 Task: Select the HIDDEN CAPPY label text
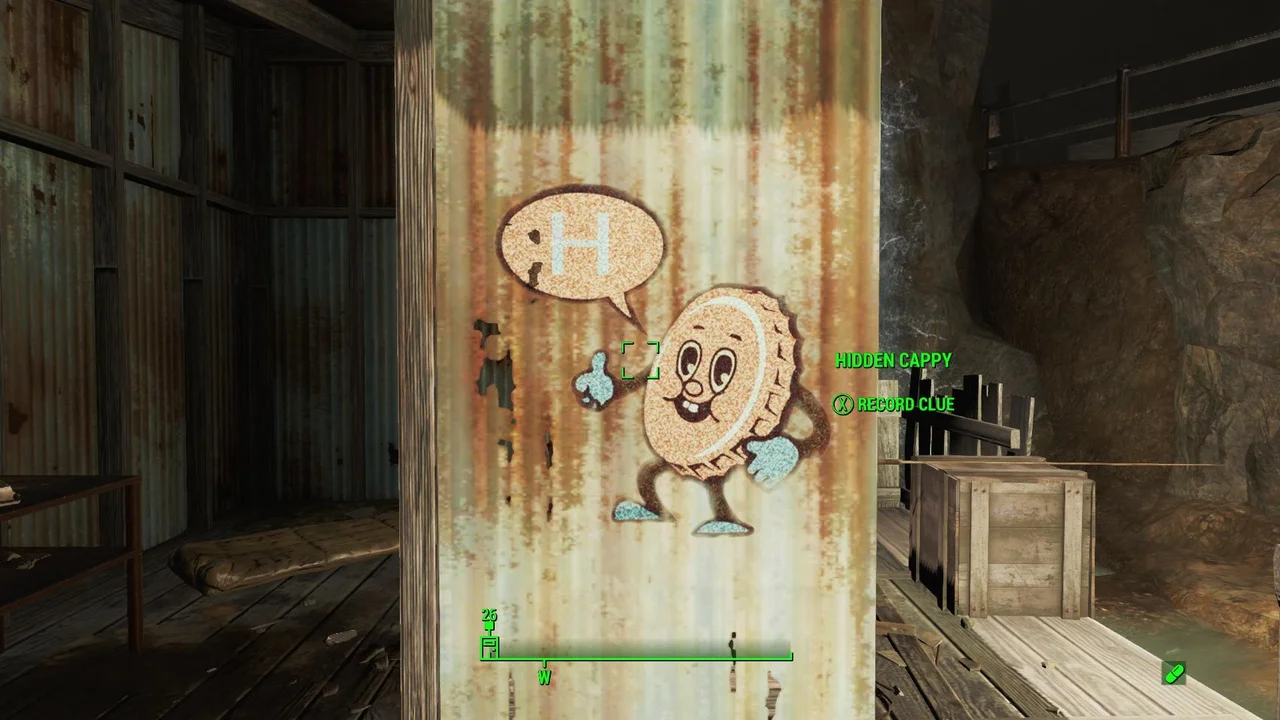893,361
